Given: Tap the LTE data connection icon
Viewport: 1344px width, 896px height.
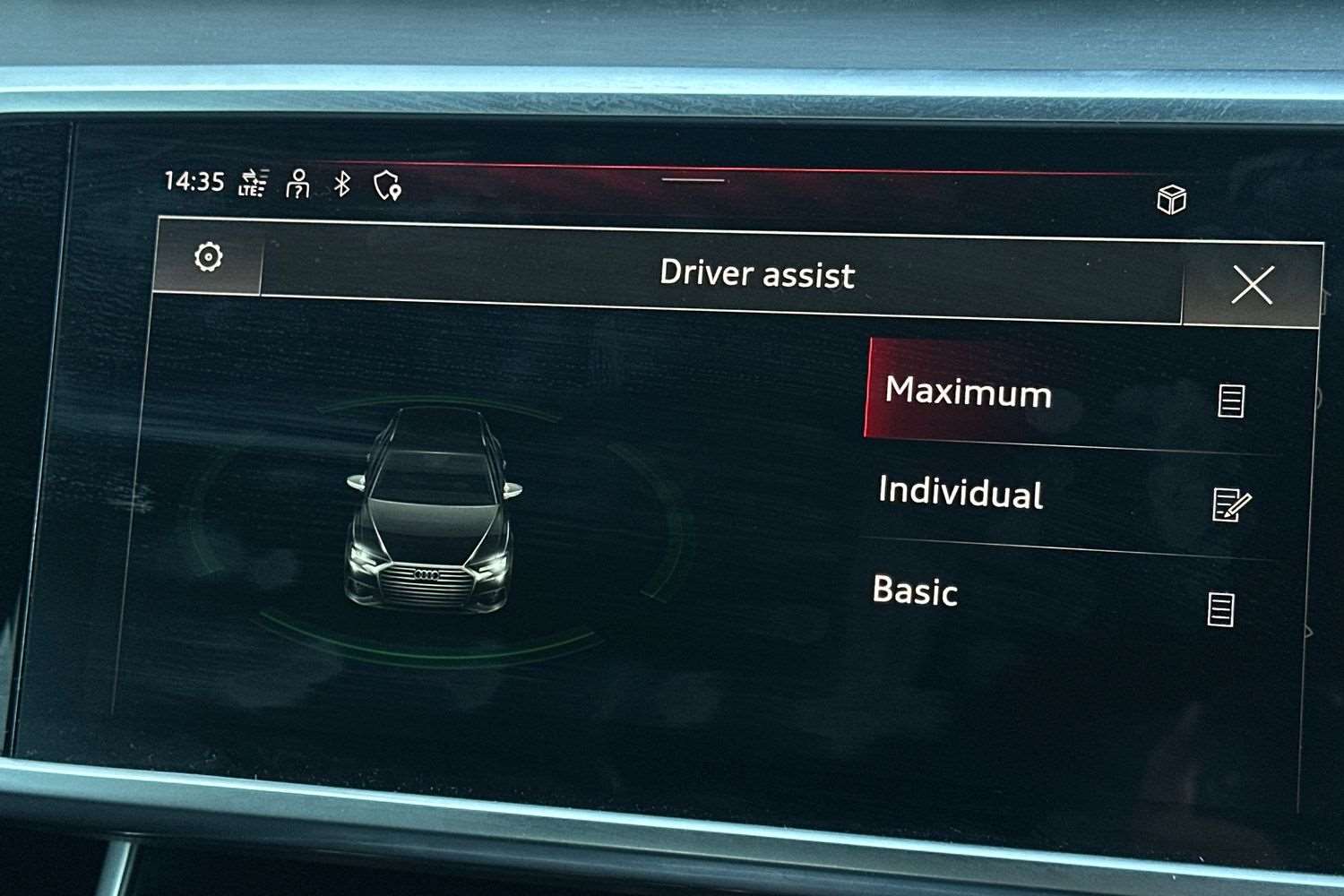Looking at the screenshot, I should [253, 183].
